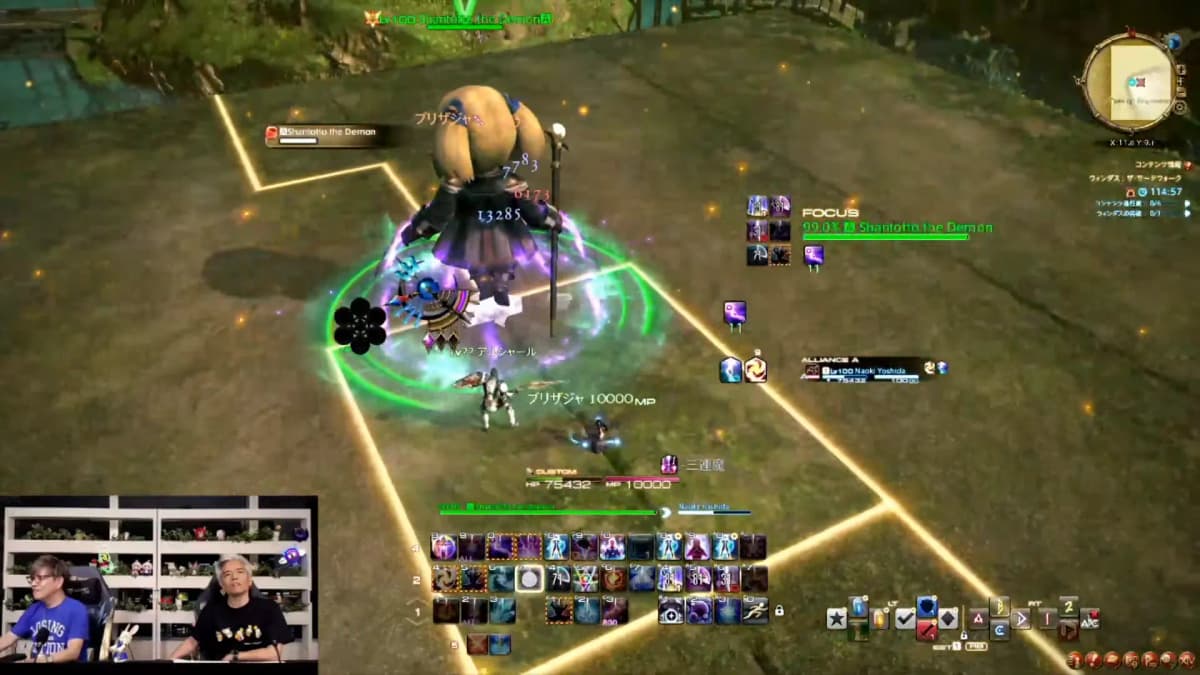Image resolution: width=1200 pixels, height=675 pixels.
Task: Select the Shantotto the Demon focus target bar
Action: 898,229
